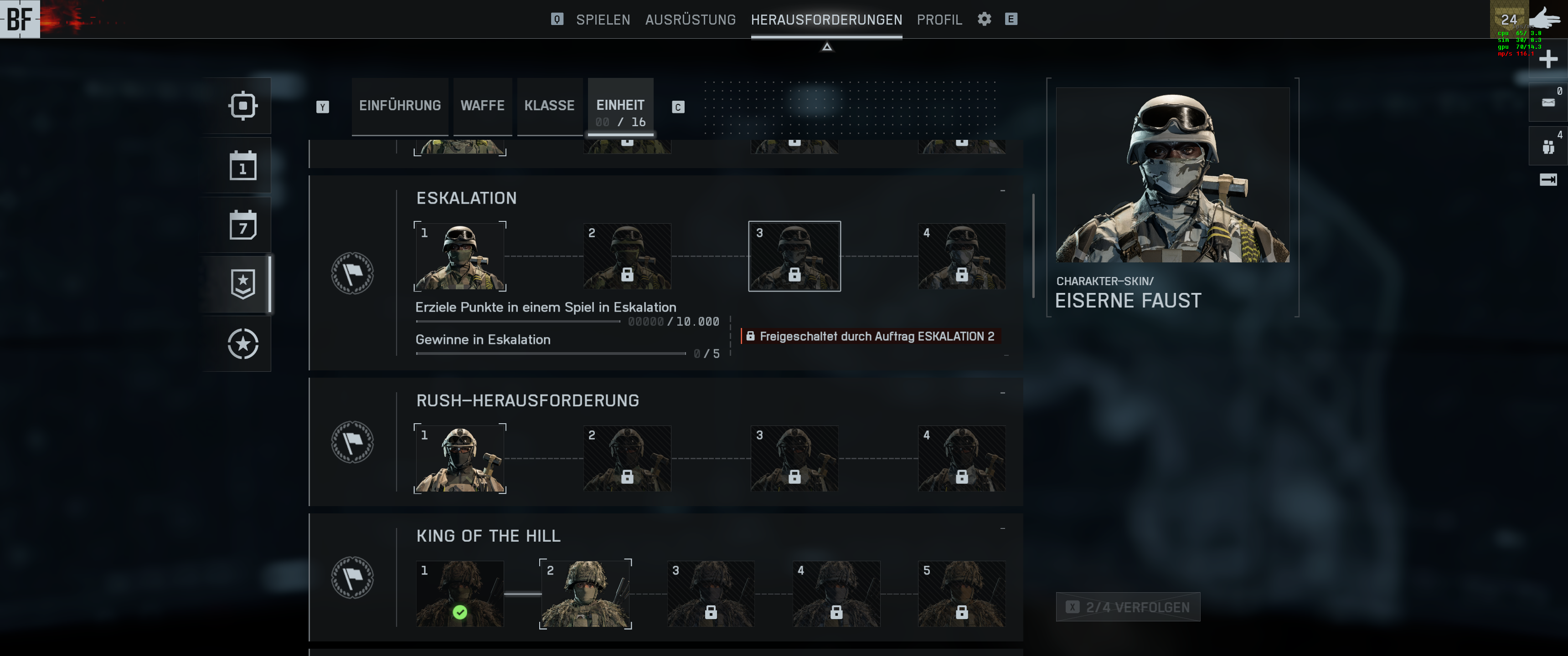Select the shield star sidebar category
The width and height of the screenshot is (1568, 656).
click(x=242, y=284)
